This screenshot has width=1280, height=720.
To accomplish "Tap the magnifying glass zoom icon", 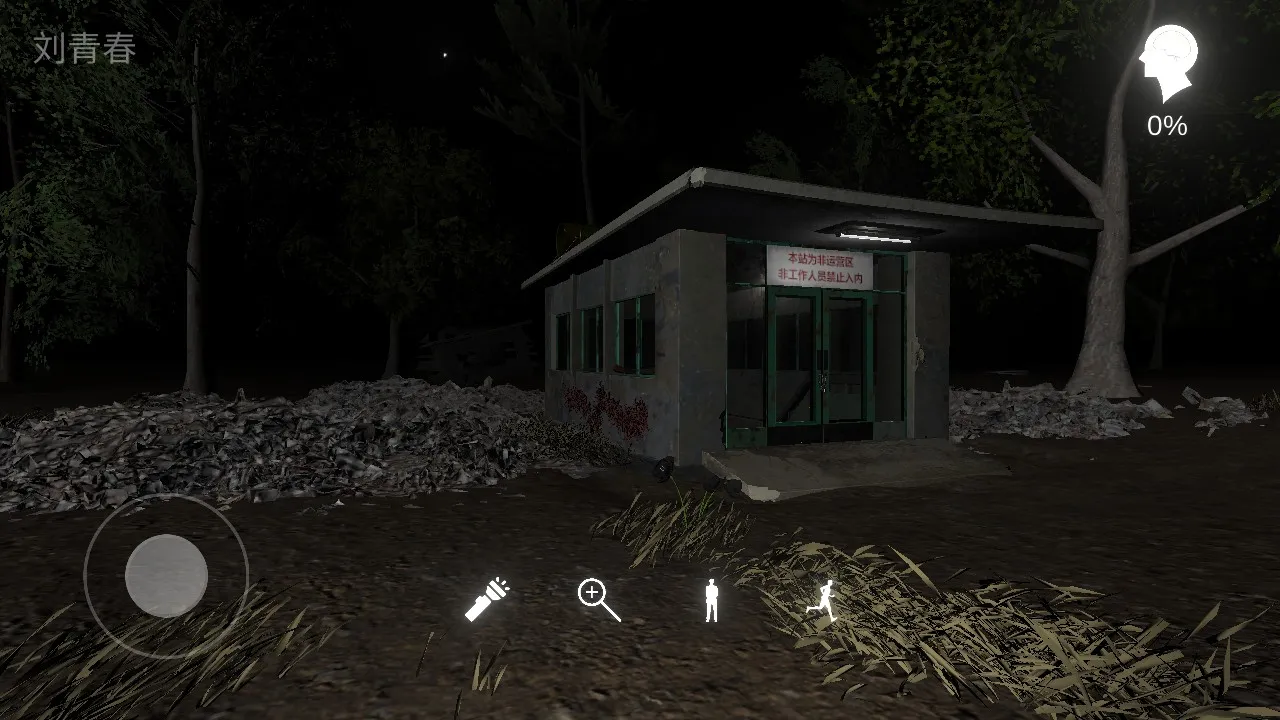I will click(599, 600).
